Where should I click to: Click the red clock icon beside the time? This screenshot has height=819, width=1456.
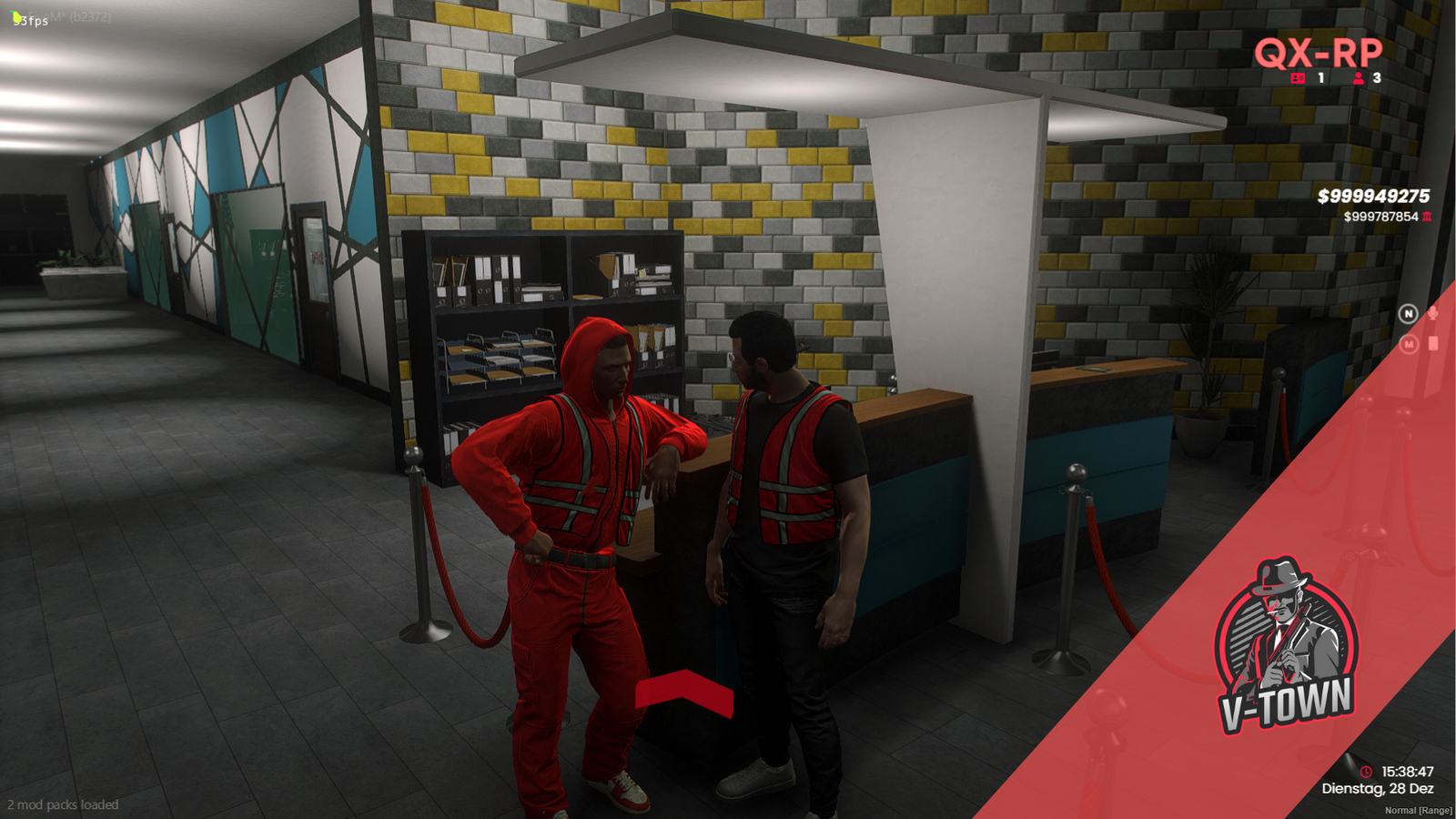click(x=1366, y=772)
